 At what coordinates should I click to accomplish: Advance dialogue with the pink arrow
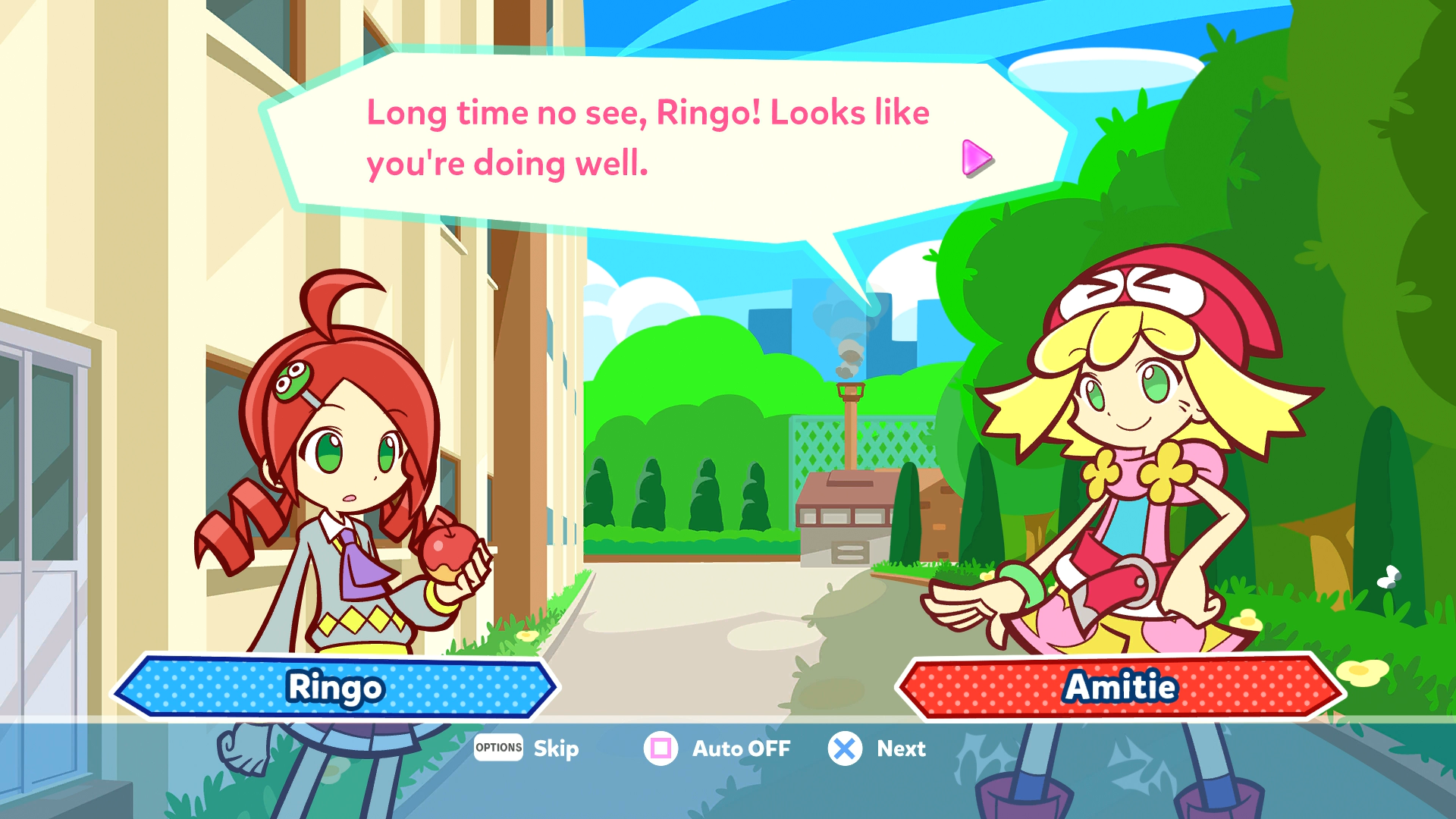[x=976, y=158]
